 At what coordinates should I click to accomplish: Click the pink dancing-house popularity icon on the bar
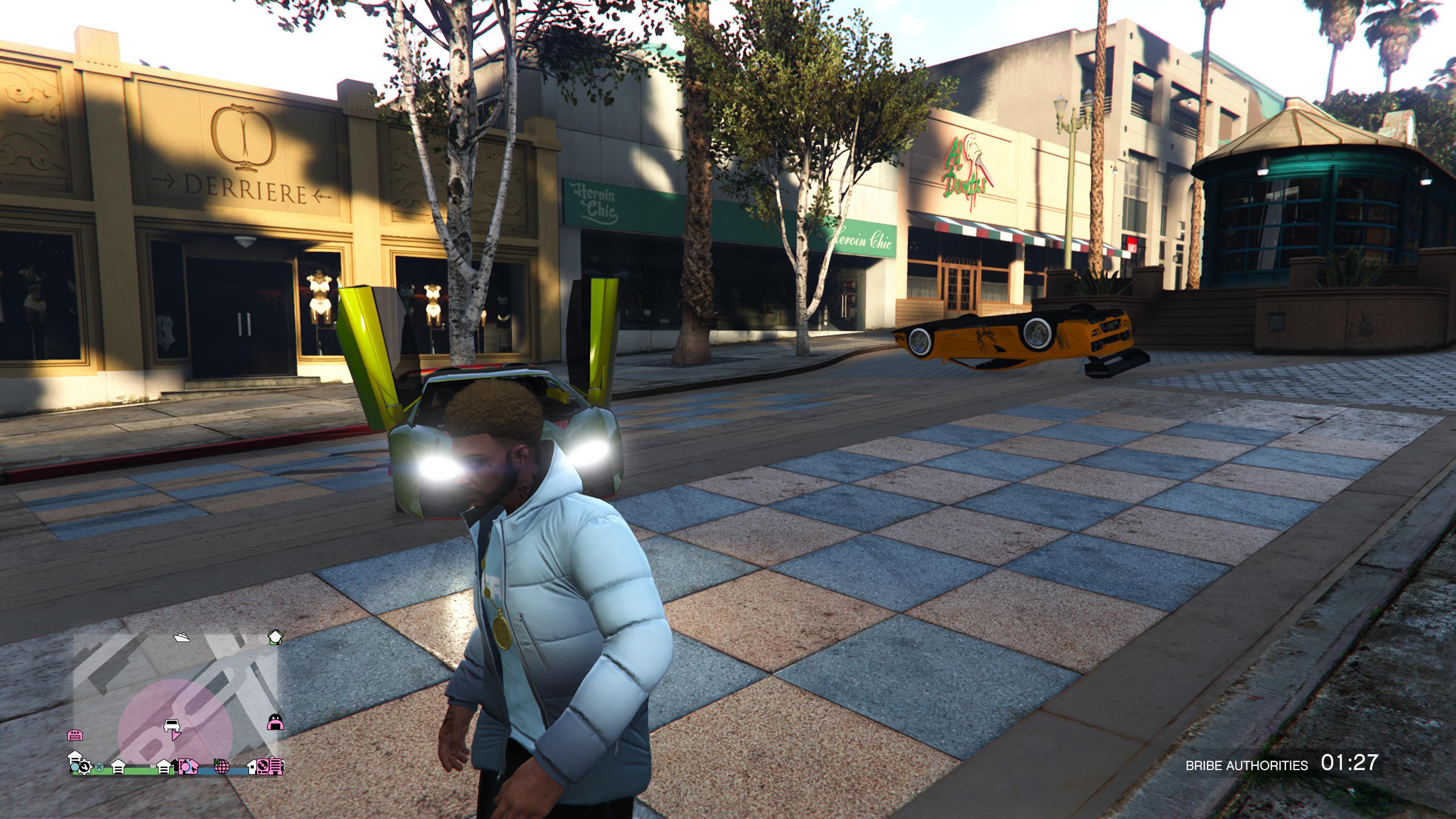[188, 767]
